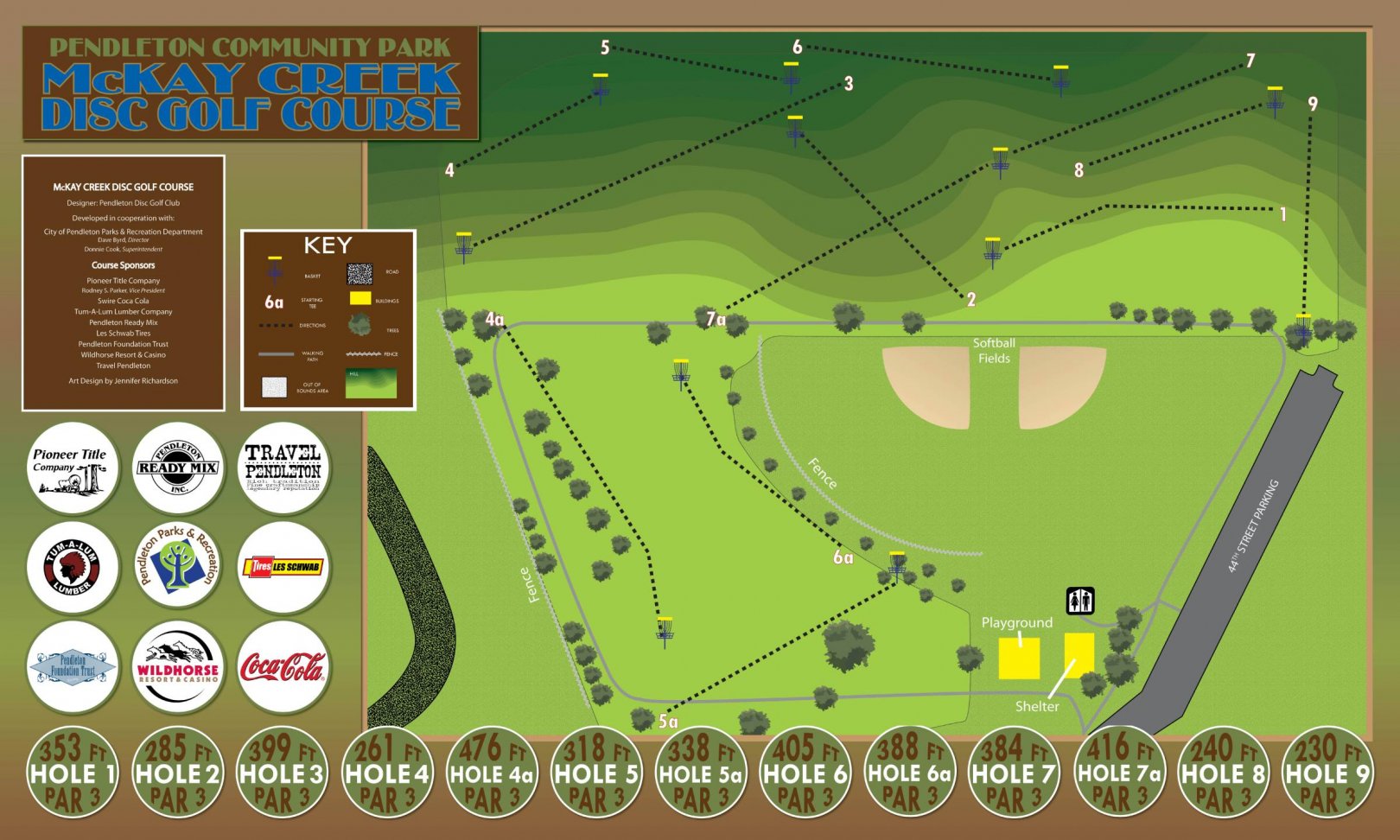The image size is (1400, 840).
Task: Choose the Hole 5 badge
Action: (596, 773)
